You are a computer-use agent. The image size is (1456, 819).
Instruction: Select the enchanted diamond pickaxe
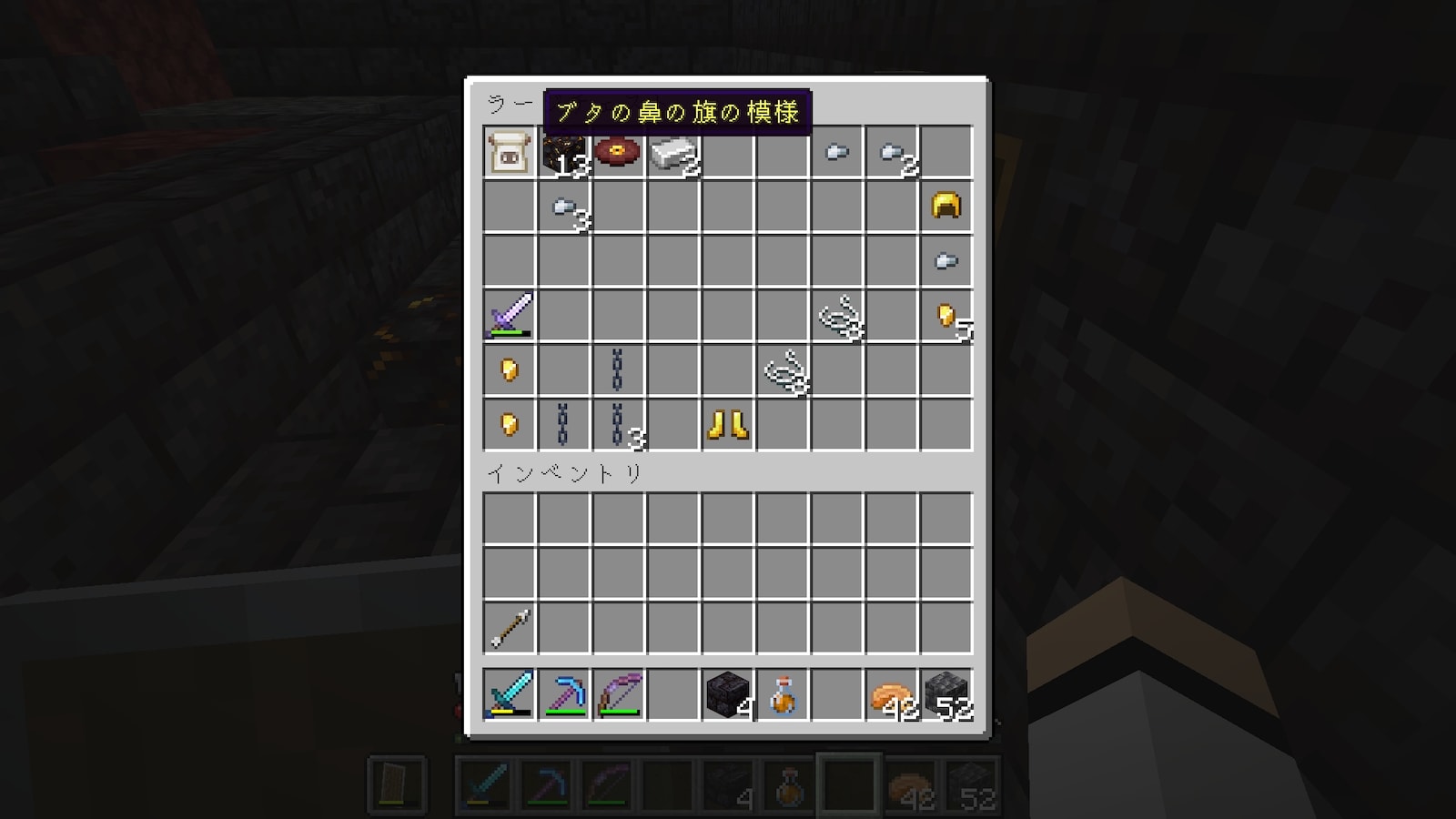564,694
